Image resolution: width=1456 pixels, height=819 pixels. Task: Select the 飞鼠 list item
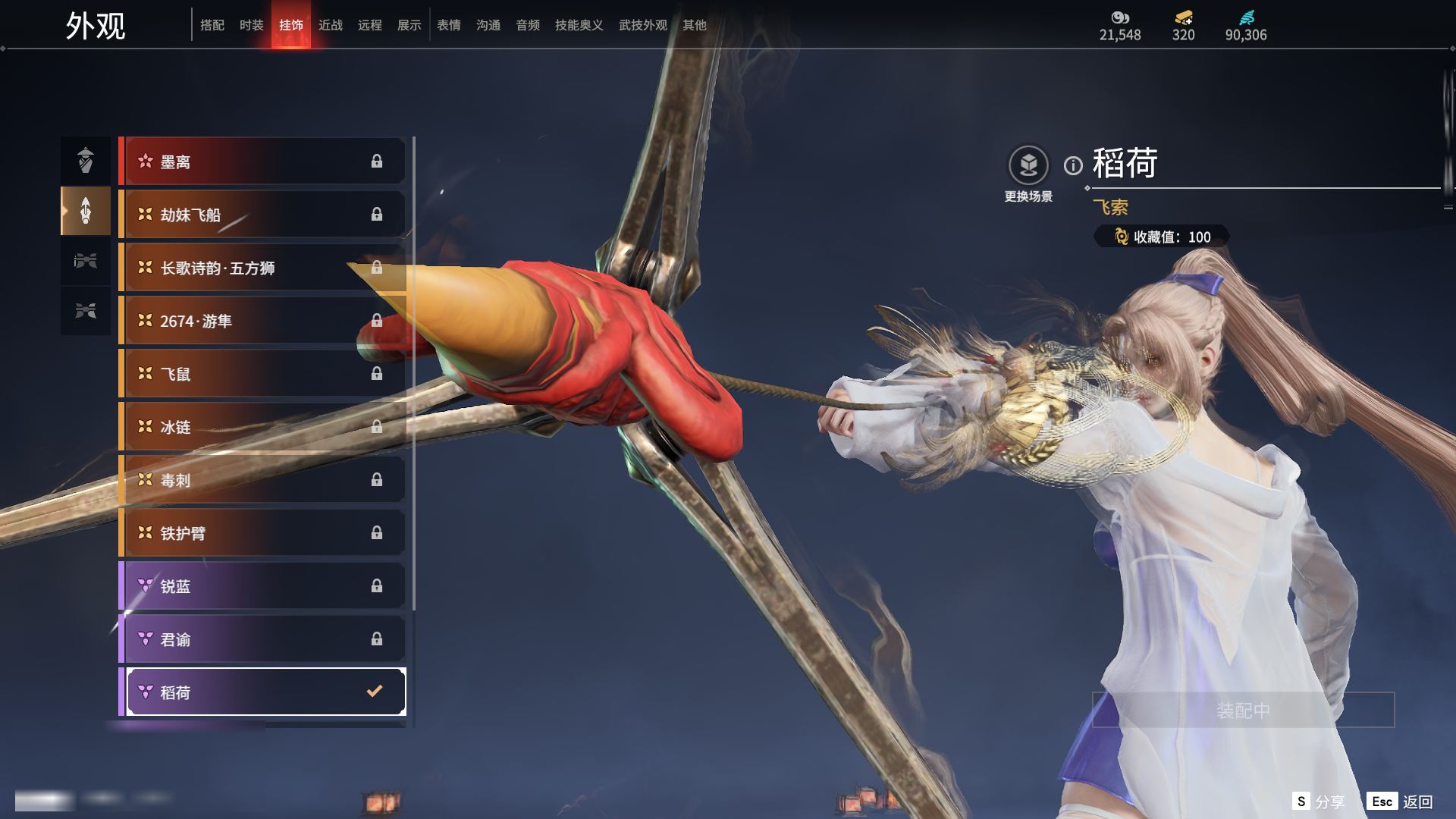pos(262,374)
